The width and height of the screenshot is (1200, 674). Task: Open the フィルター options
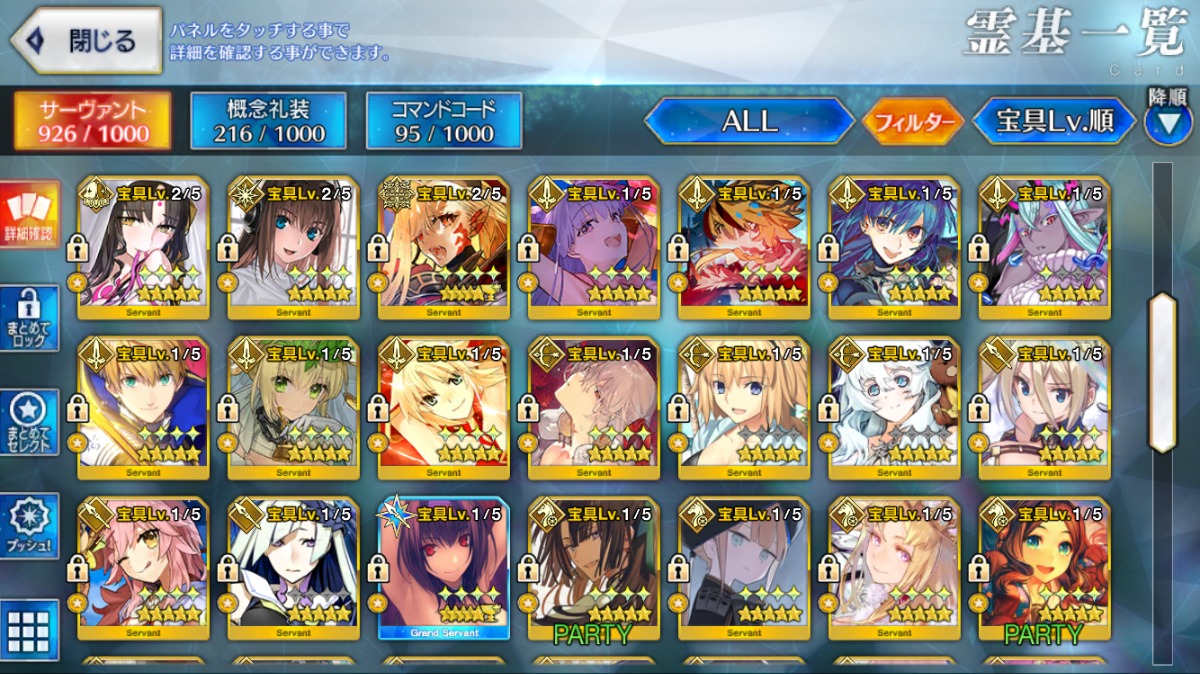point(913,122)
